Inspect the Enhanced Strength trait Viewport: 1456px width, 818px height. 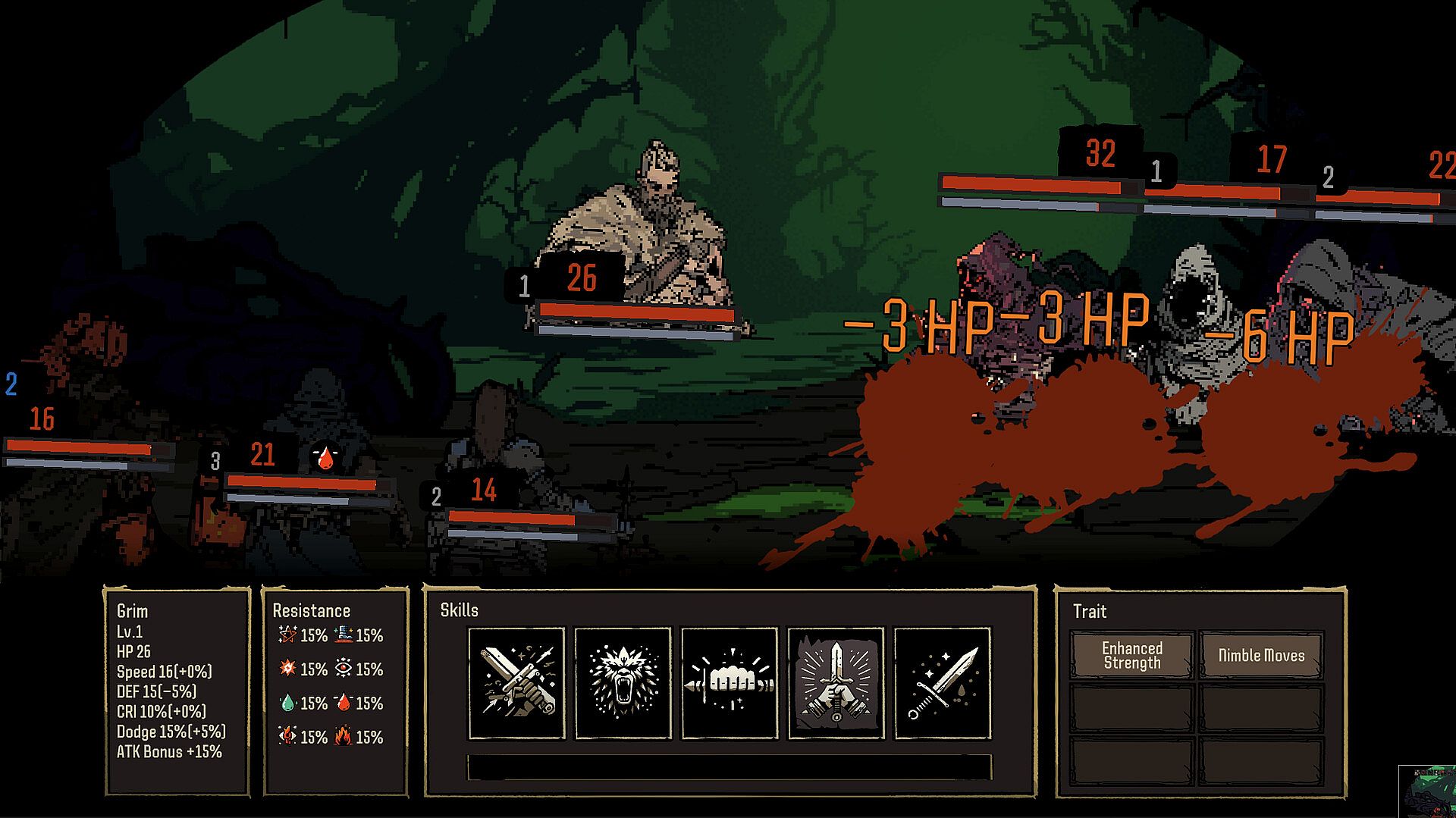(1131, 655)
